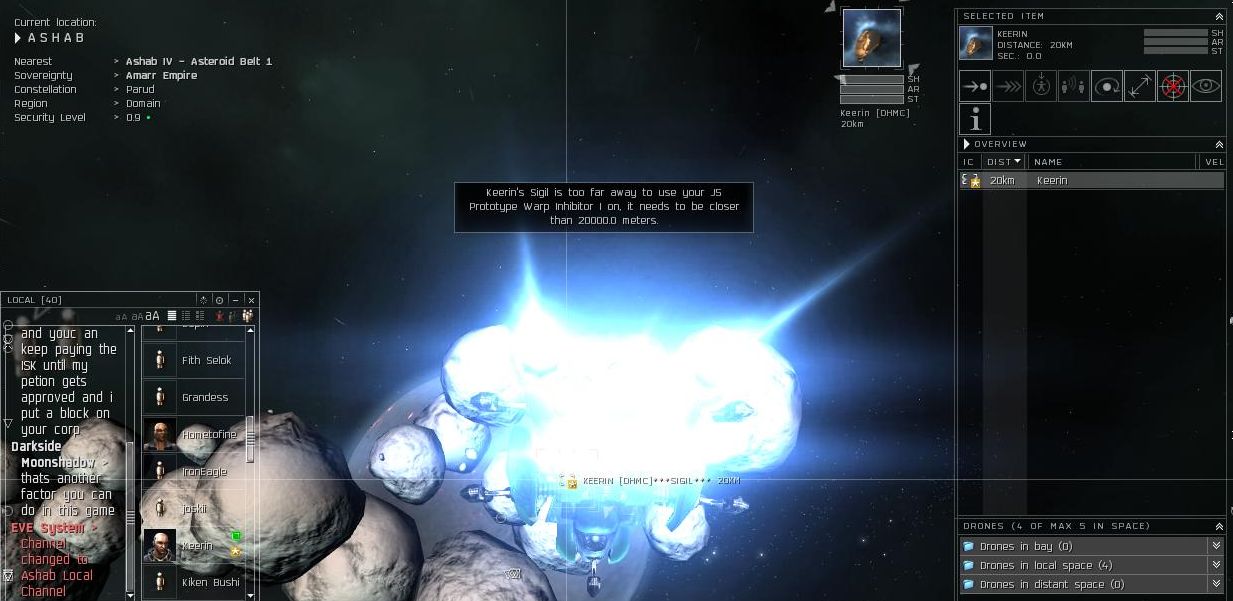Select the Keerin row in the Overview
1233x601 pixels.
coord(1090,181)
